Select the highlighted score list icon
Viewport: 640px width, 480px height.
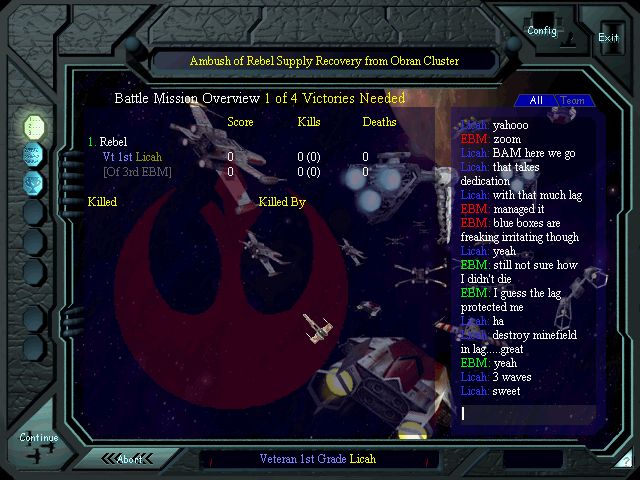click(34, 126)
